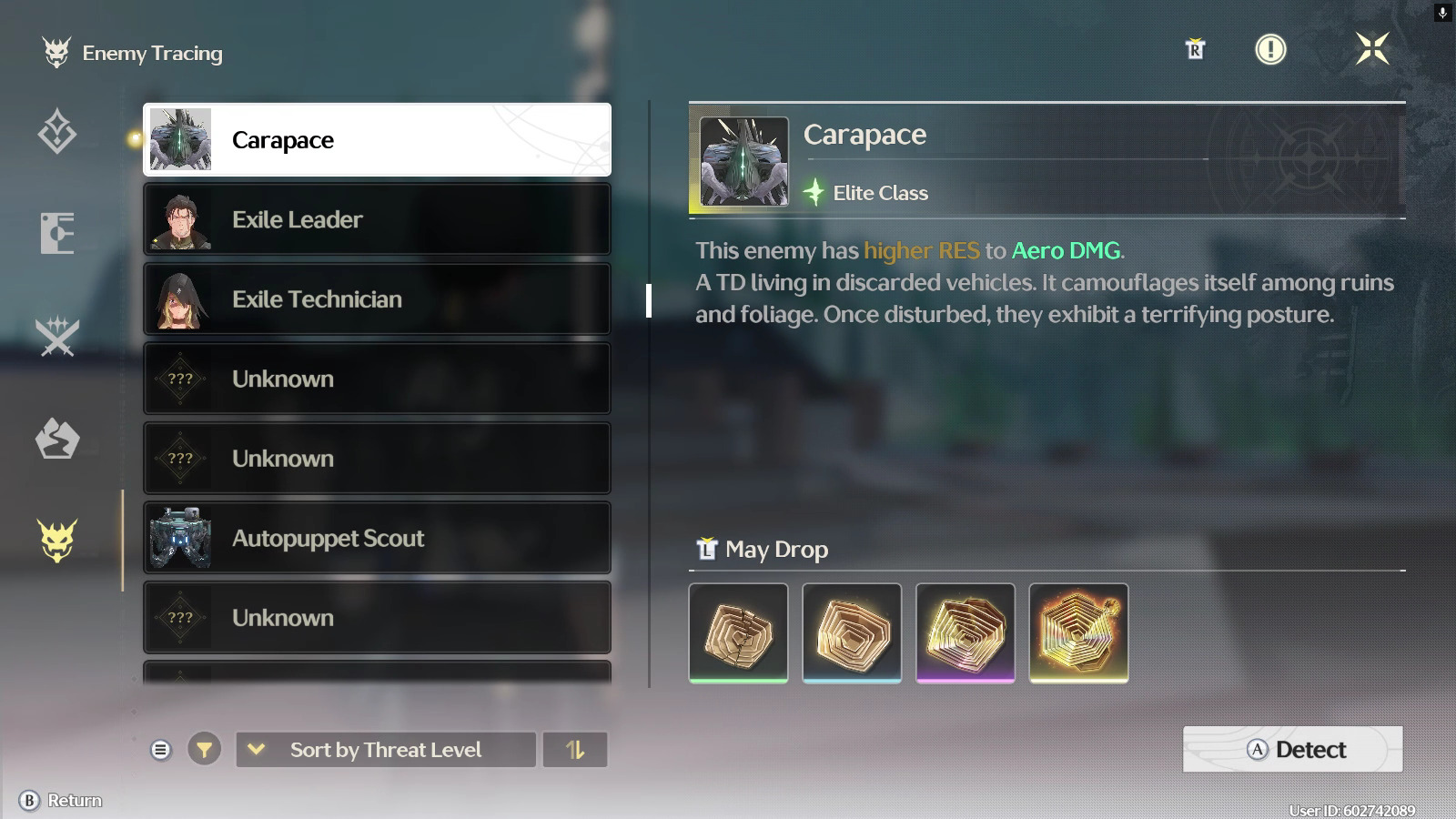This screenshot has width=1456, height=819.
Task: Inspect the gold-rarity drop item
Action: (1078, 632)
